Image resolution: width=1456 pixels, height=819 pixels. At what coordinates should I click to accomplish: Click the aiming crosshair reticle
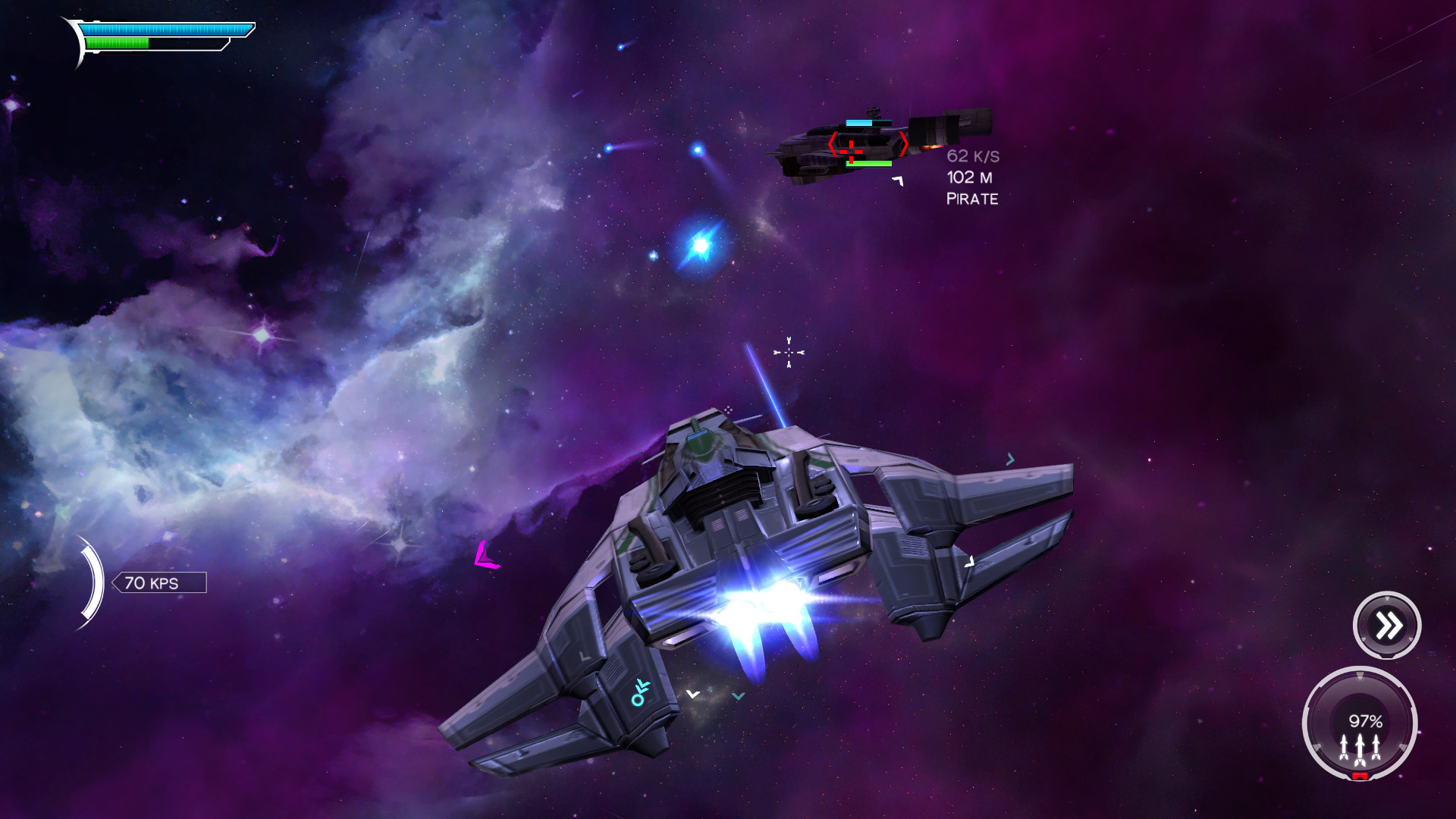pyautogui.click(x=789, y=353)
